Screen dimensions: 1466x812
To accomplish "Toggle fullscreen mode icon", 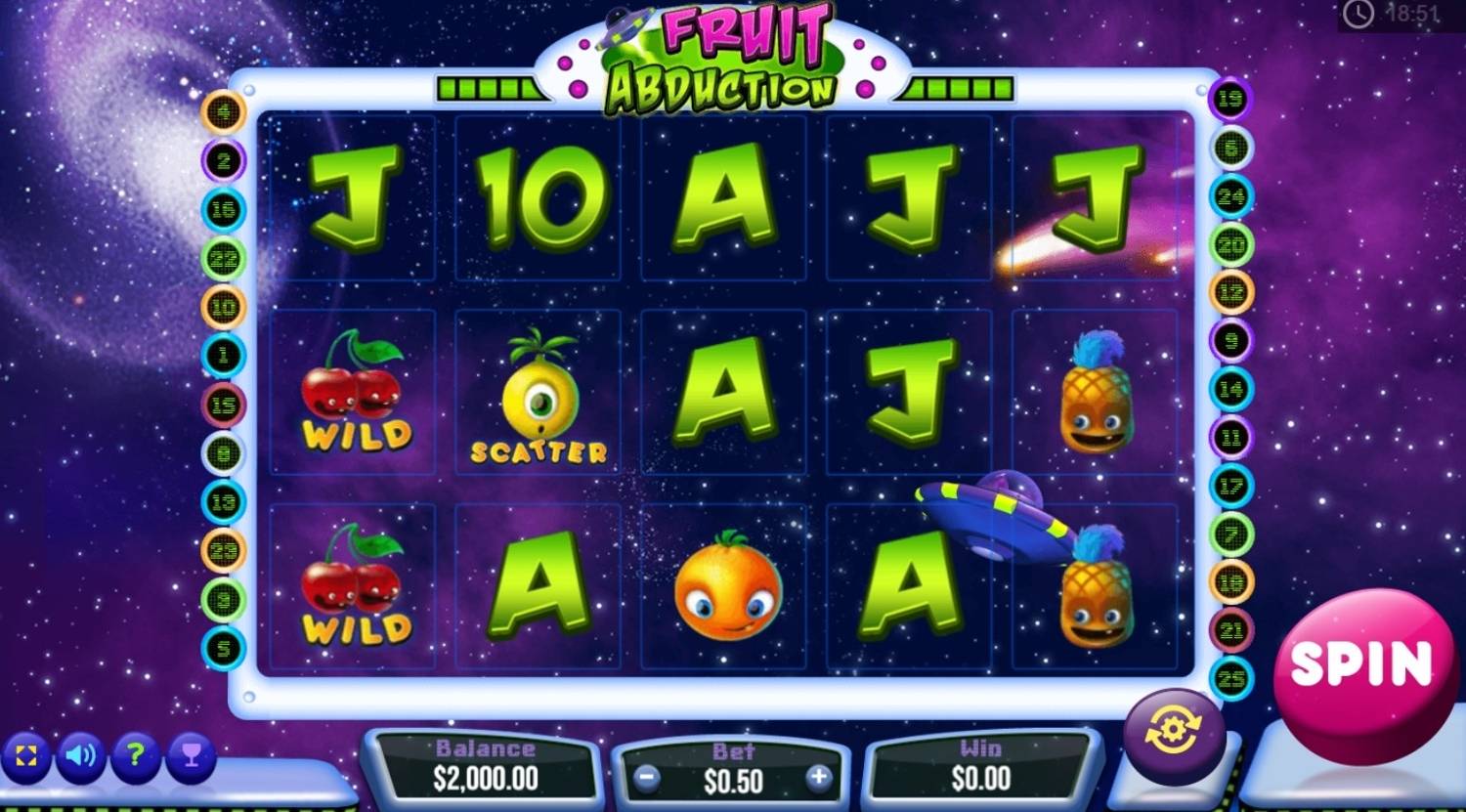I will (25, 755).
